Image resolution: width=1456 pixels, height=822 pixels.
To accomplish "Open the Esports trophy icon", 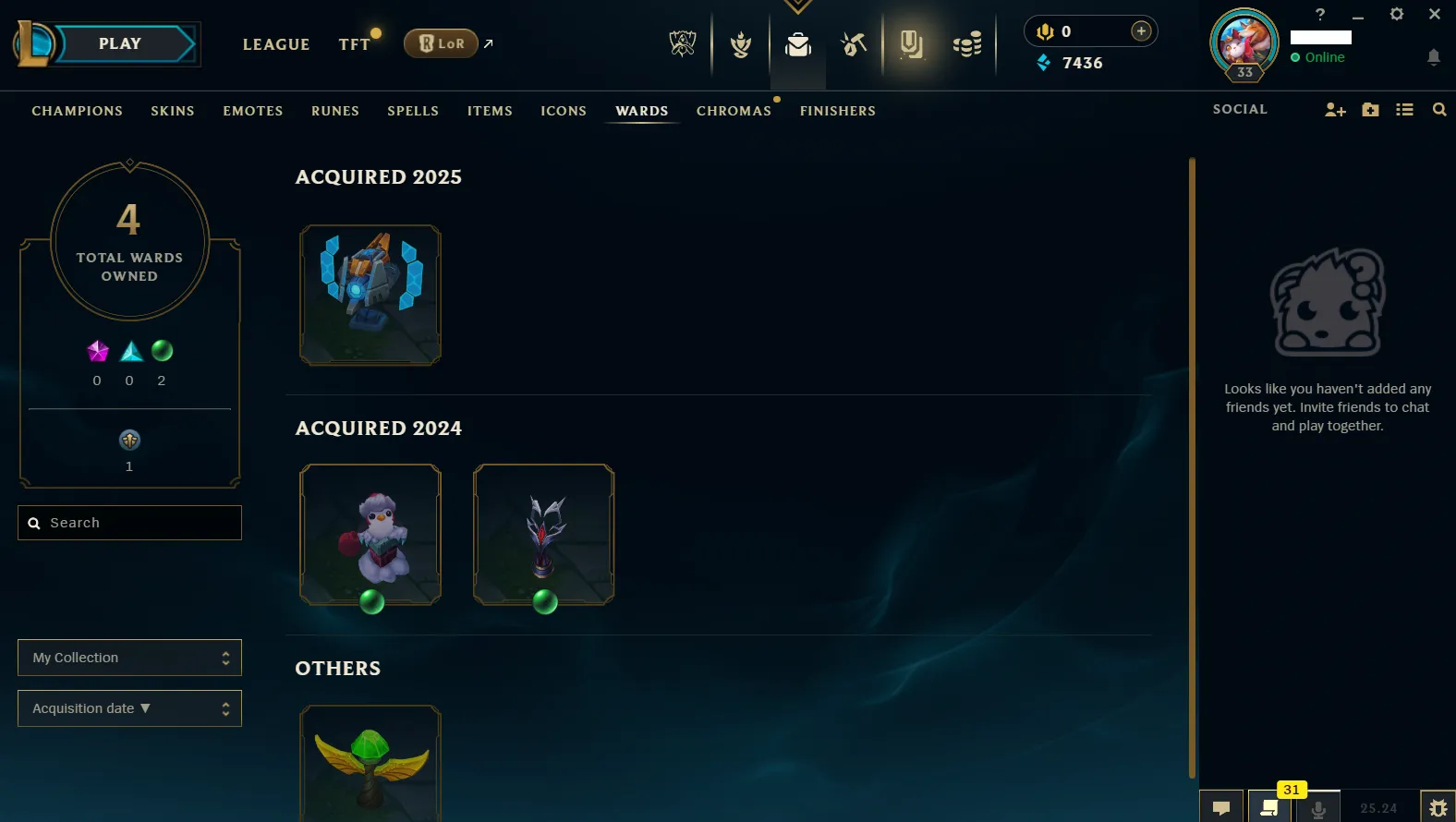I will (x=682, y=42).
